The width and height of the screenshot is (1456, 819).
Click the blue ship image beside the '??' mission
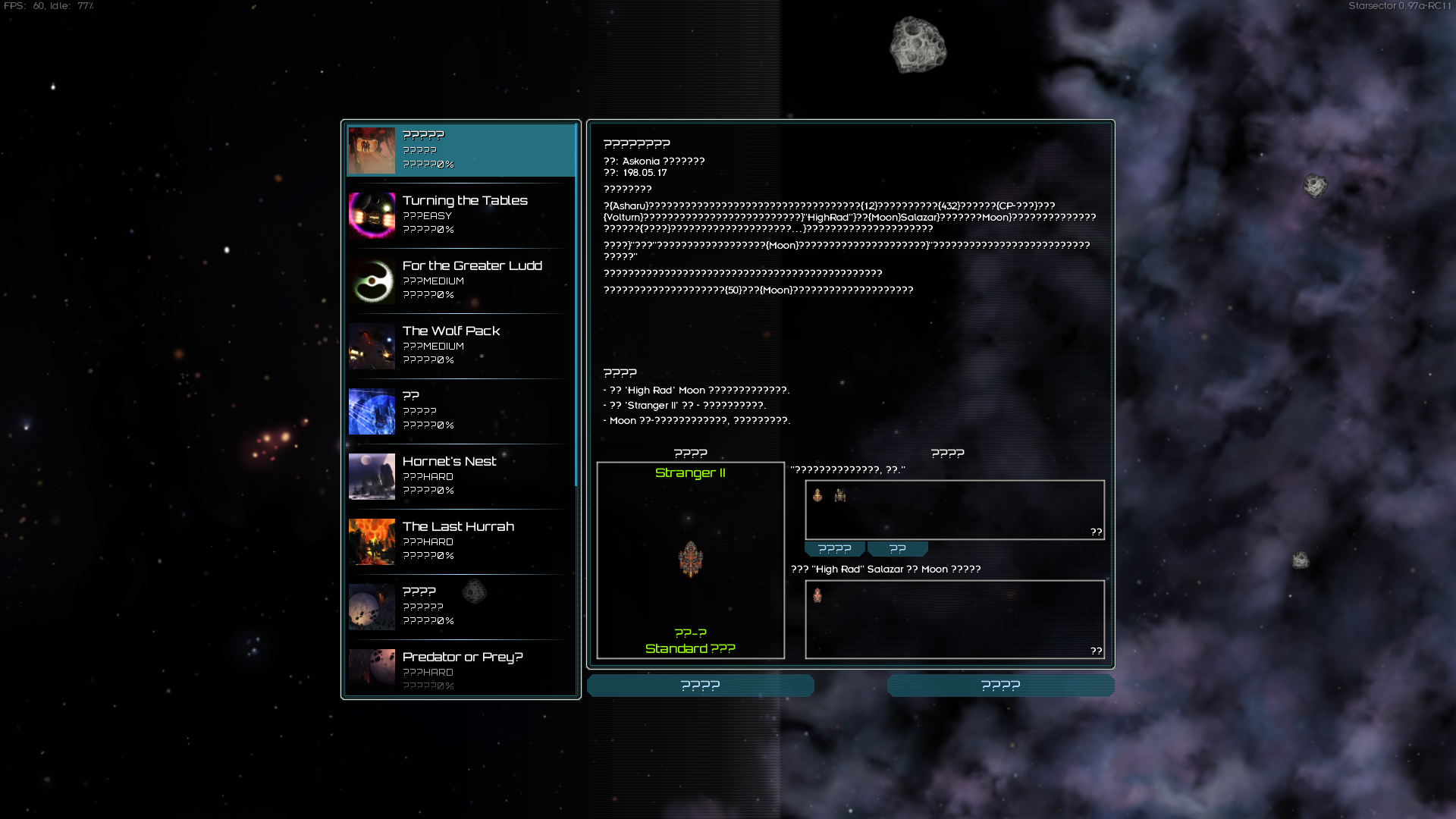pos(371,412)
